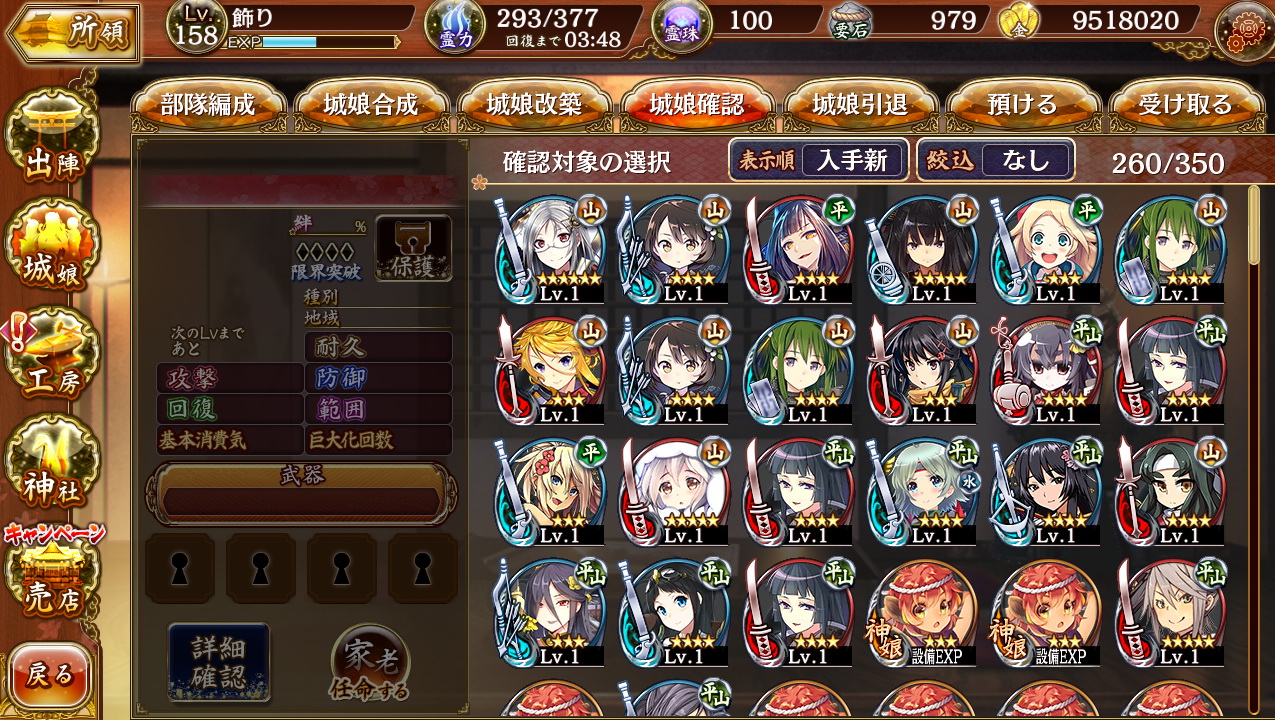
Task: Switch to the 部隊編成 tab
Action: pyautogui.click(x=208, y=105)
